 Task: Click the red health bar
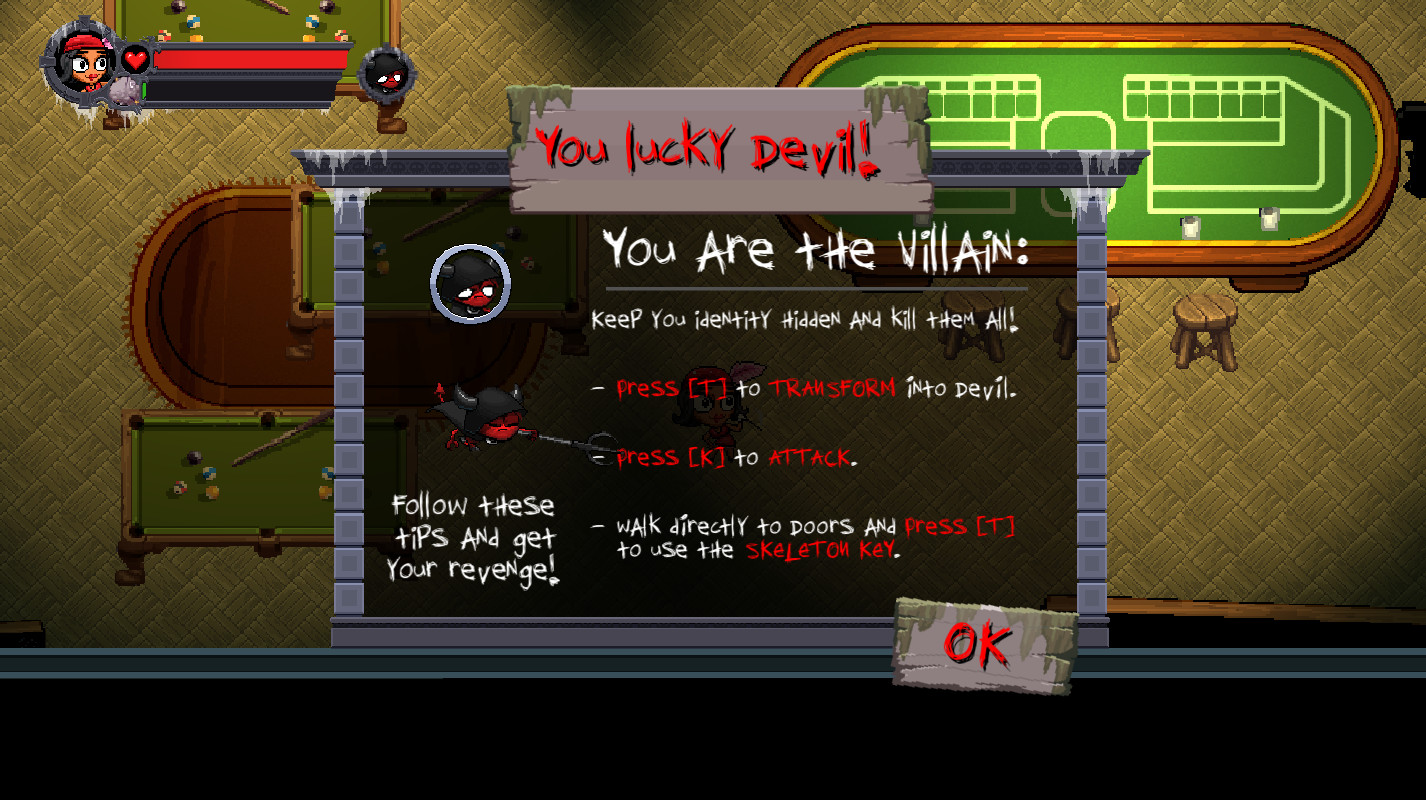point(250,58)
